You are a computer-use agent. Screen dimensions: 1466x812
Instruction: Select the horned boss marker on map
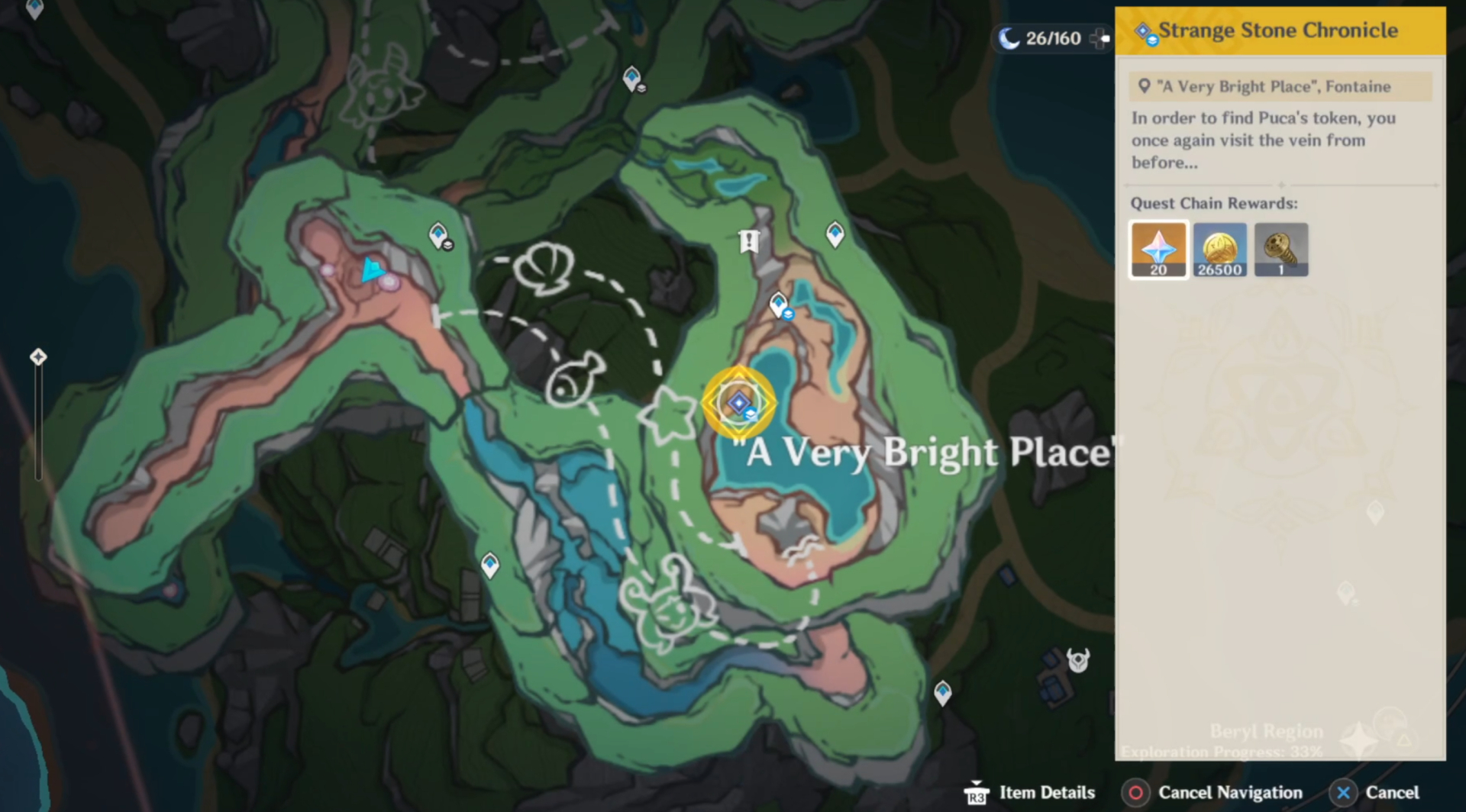pyautogui.click(x=1078, y=659)
